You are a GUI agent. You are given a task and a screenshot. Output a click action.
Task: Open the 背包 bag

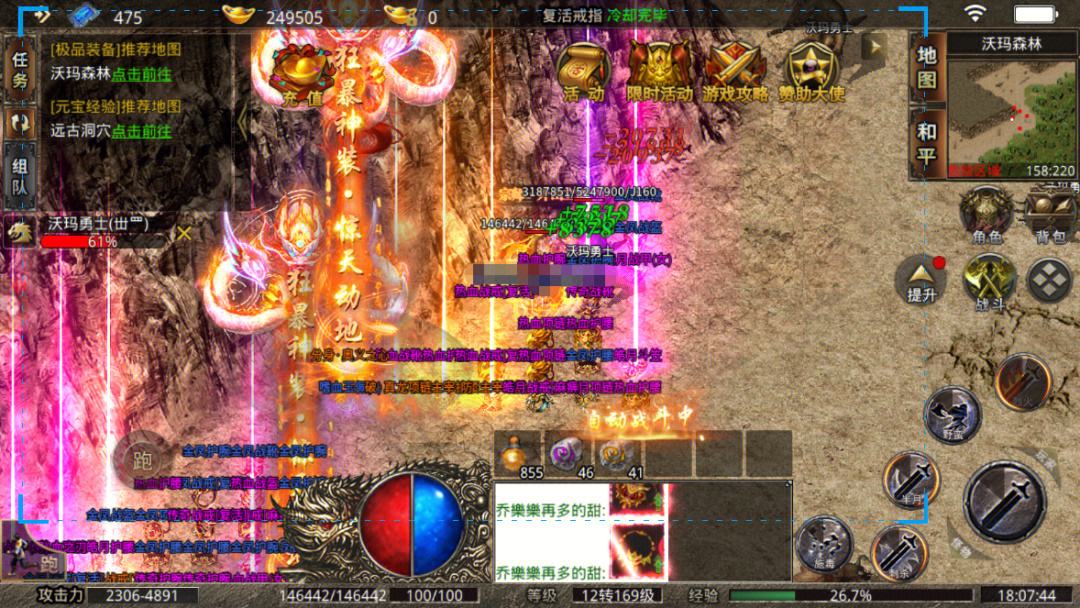click(1050, 214)
